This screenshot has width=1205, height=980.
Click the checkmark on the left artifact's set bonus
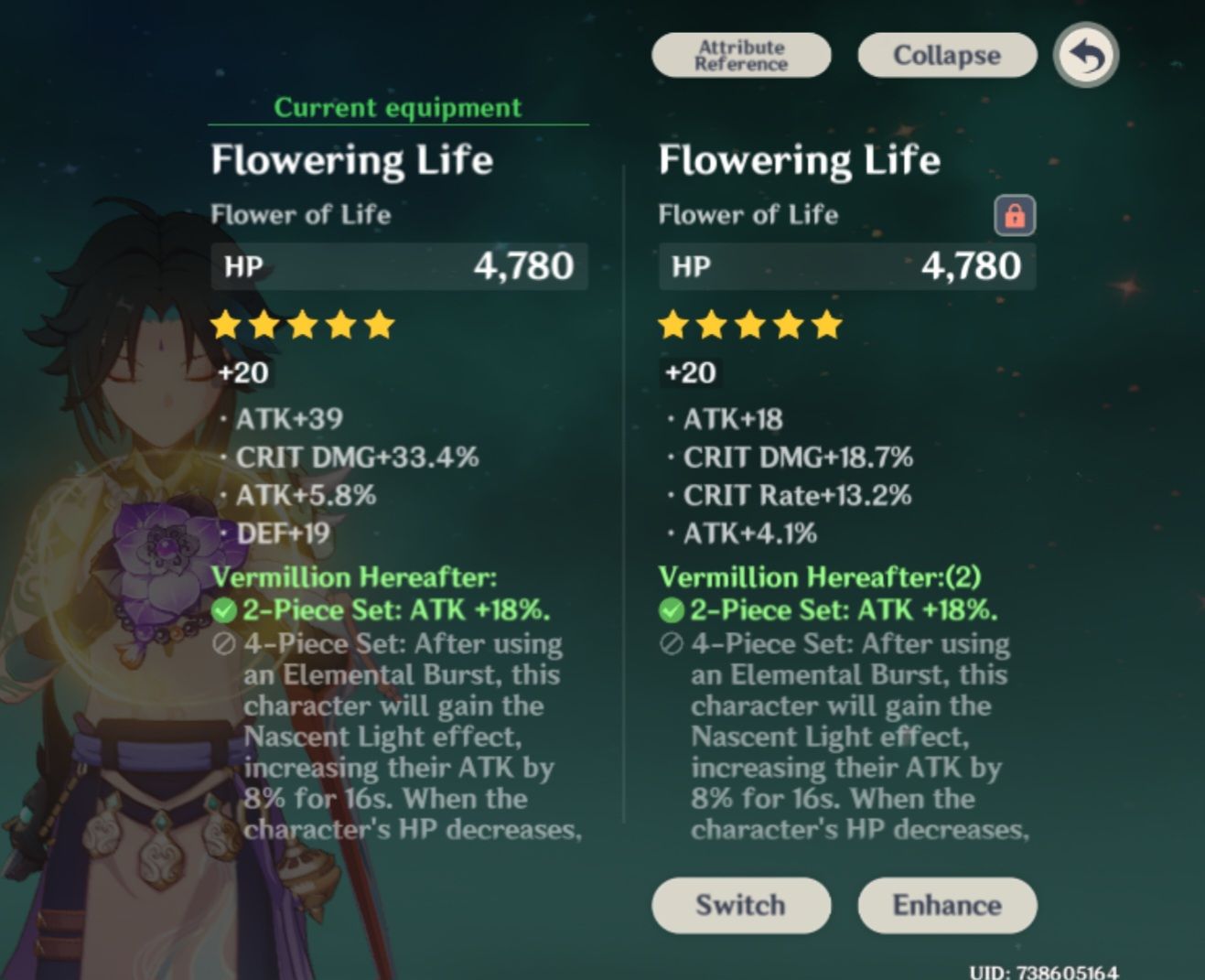click(x=223, y=609)
